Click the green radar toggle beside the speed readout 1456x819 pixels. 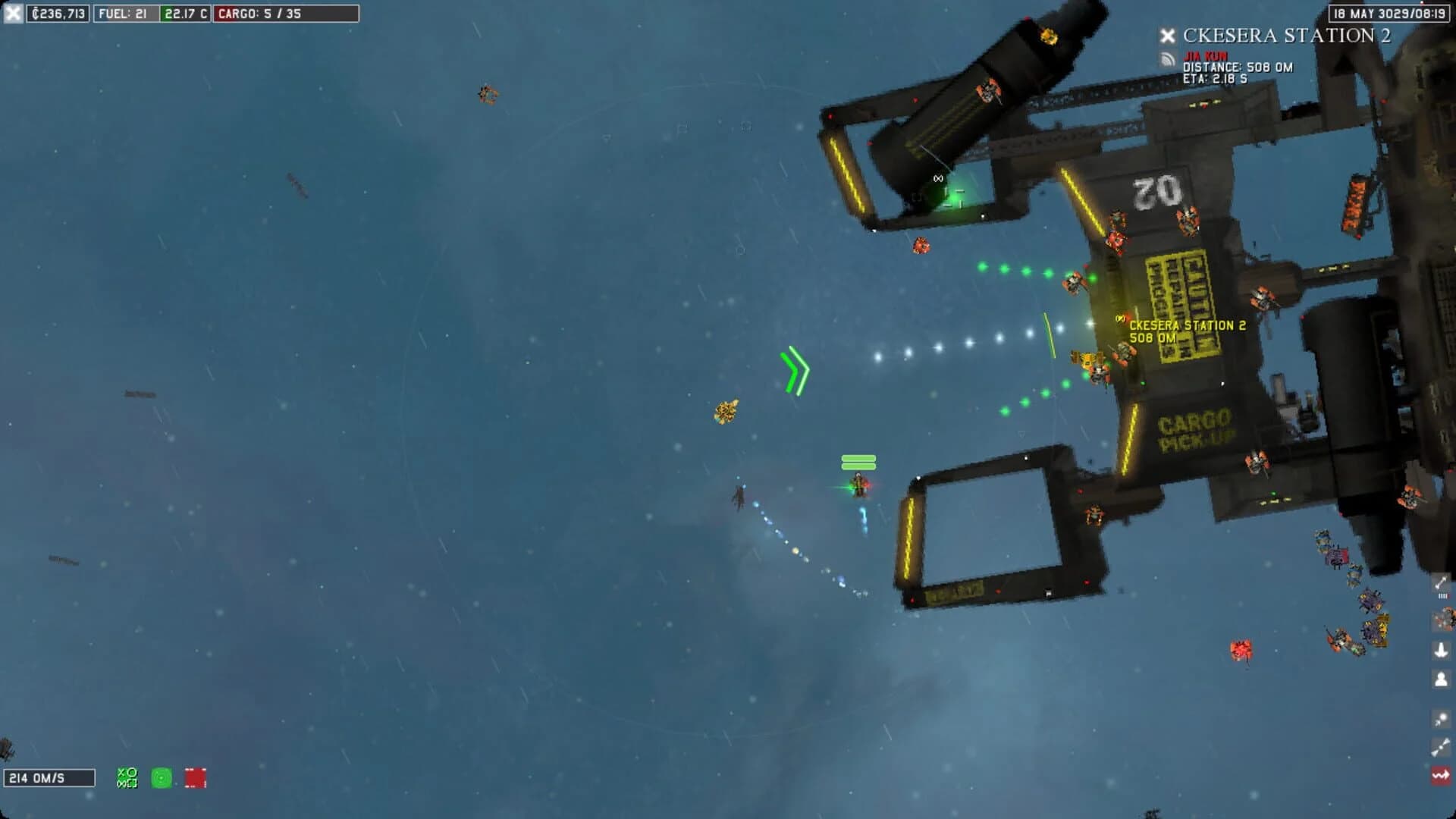(x=161, y=777)
